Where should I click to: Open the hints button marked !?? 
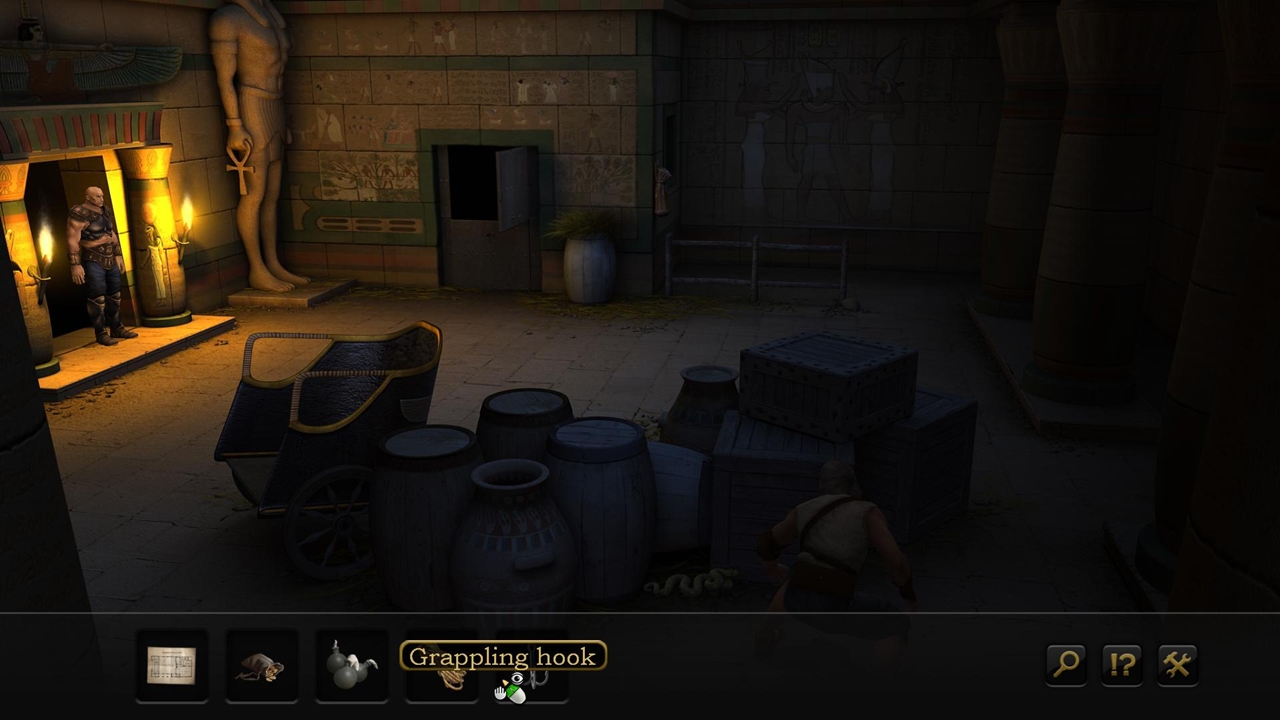(x=1122, y=664)
